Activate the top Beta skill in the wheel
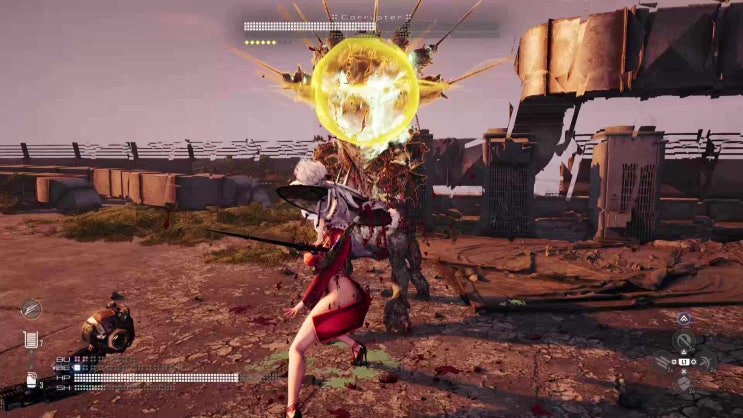 click(x=685, y=340)
